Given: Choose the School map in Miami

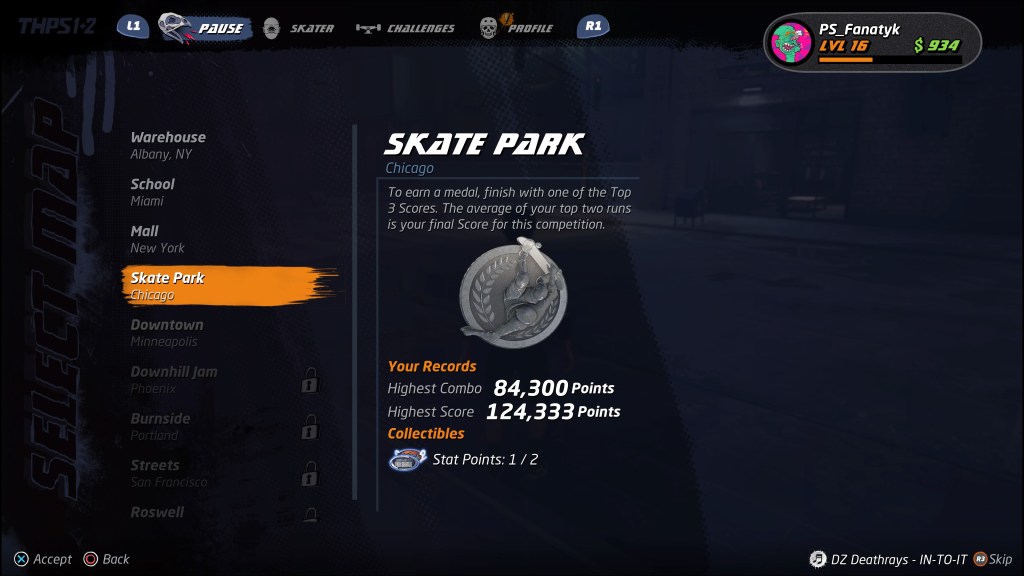Looking at the screenshot, I should (152, 192).
